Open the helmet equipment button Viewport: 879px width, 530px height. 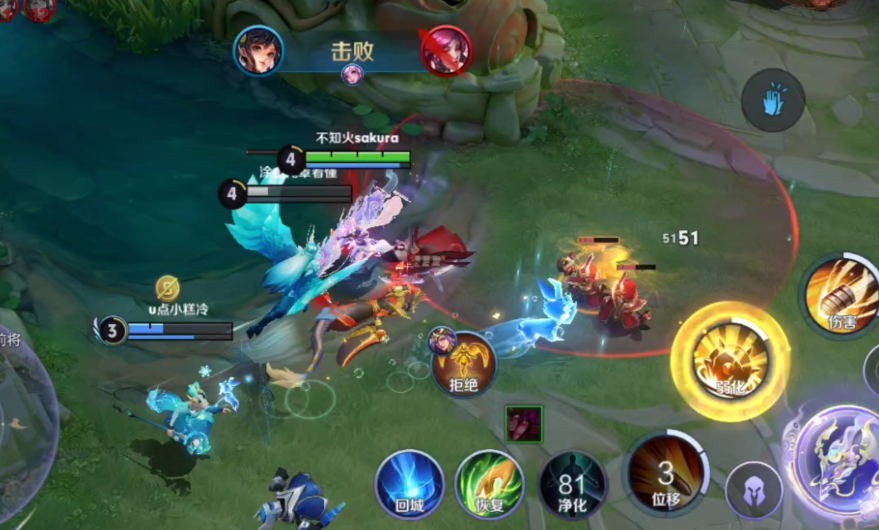[754, 490]
